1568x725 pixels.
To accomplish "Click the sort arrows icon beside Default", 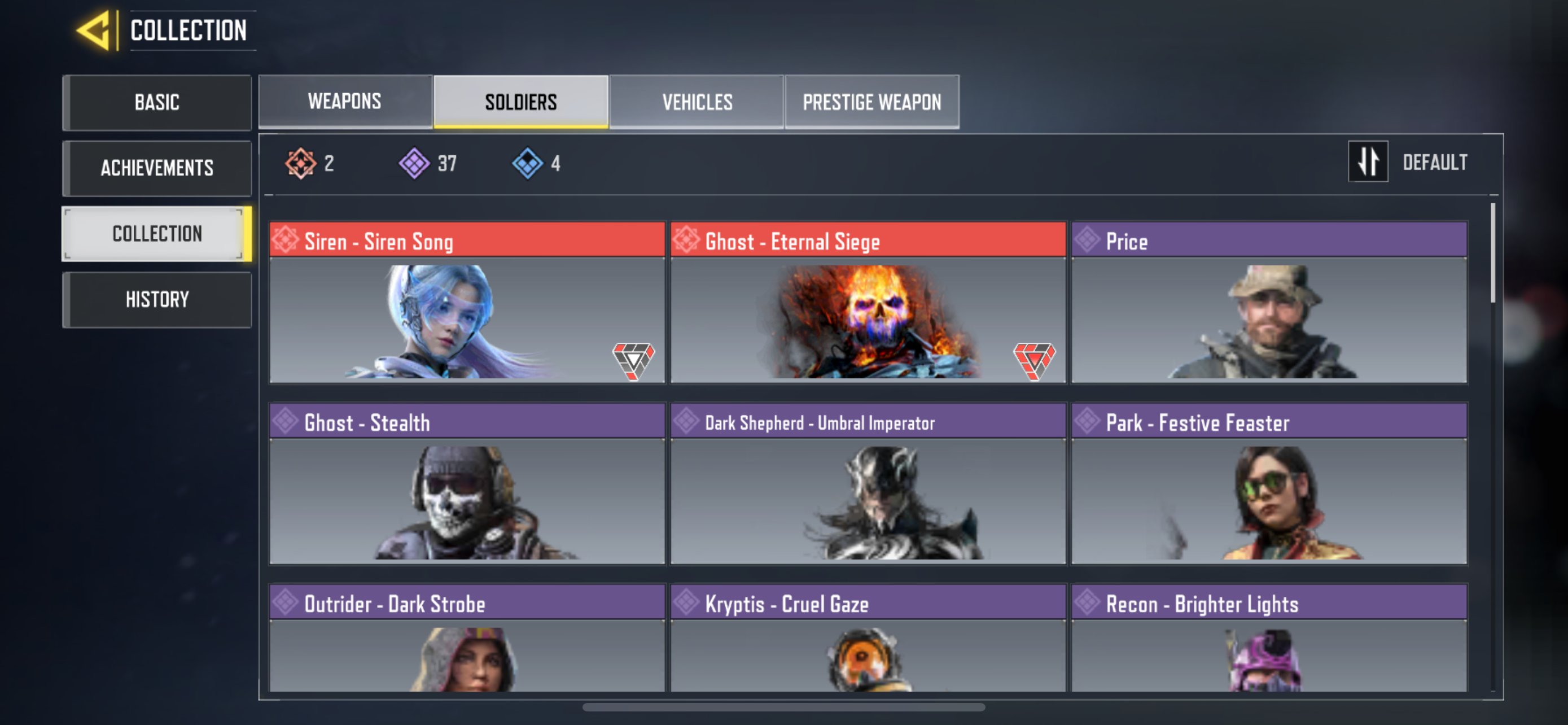I will [1368, 161].
